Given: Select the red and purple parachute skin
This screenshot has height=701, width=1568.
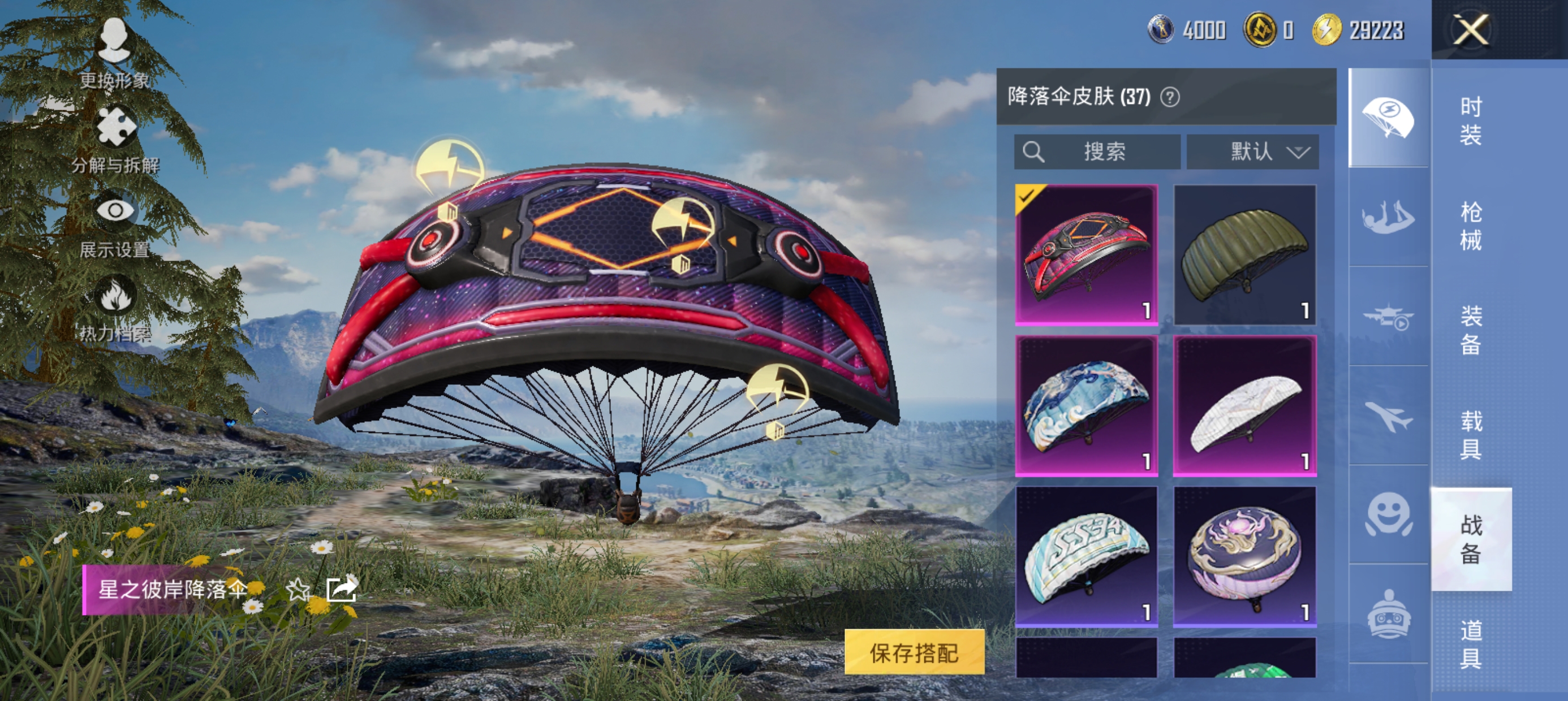Looking at the screenshot, I should (1087, 254).
